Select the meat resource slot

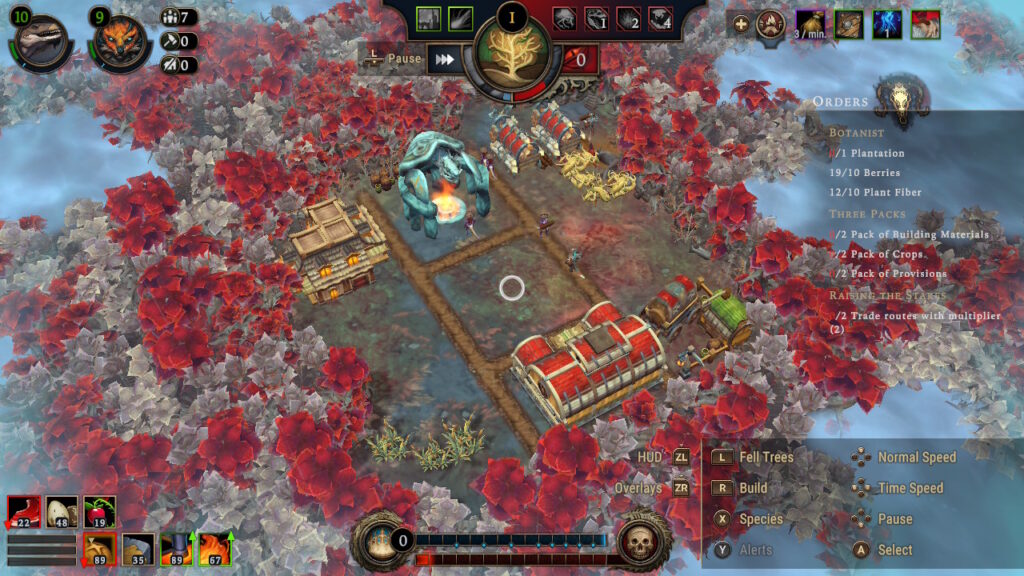[x=23, y=511]
